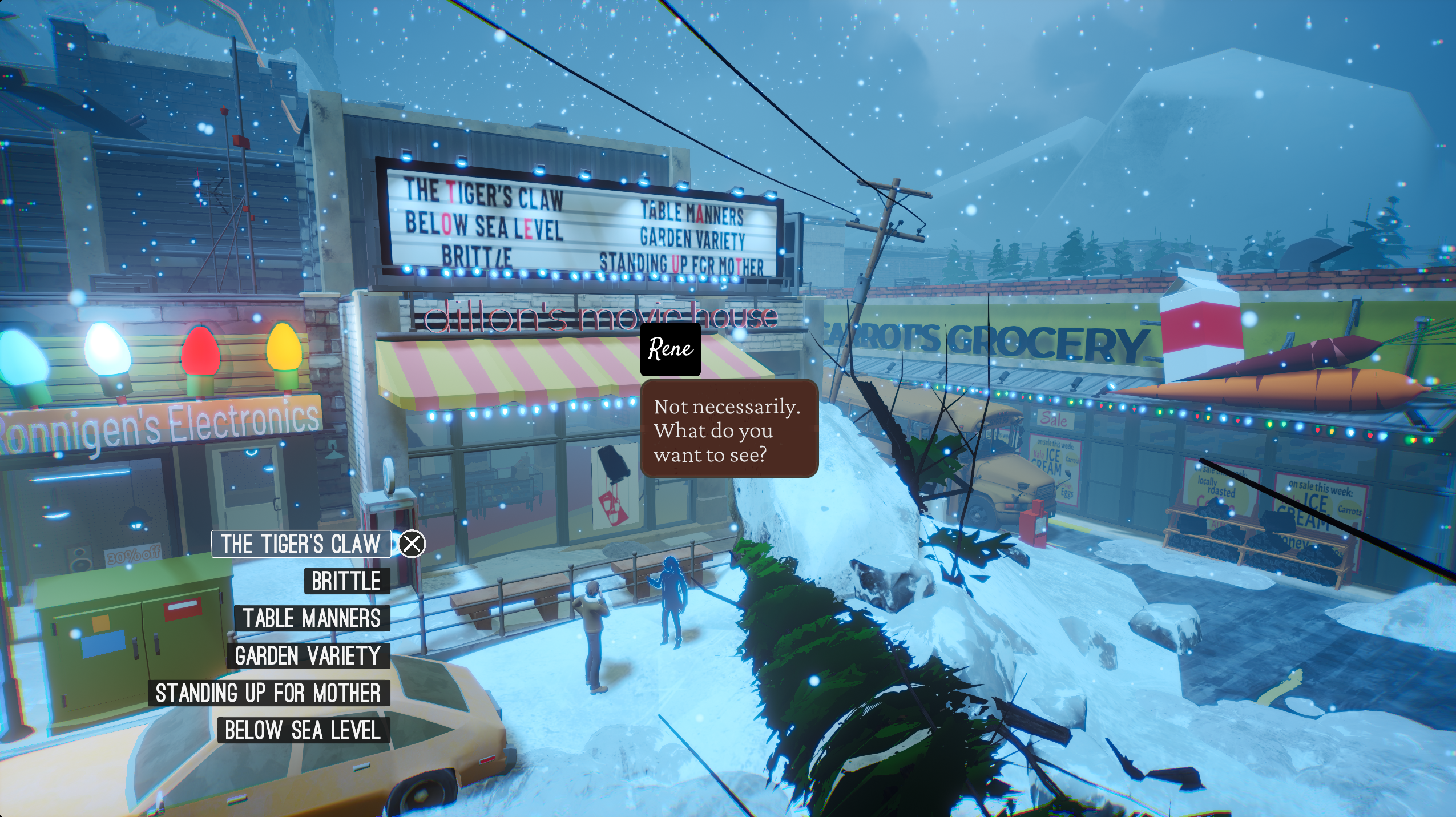Choose The Tiger's Claw dialogue option
Viewport: 1456px width, 817px height.
click(301, 544)
